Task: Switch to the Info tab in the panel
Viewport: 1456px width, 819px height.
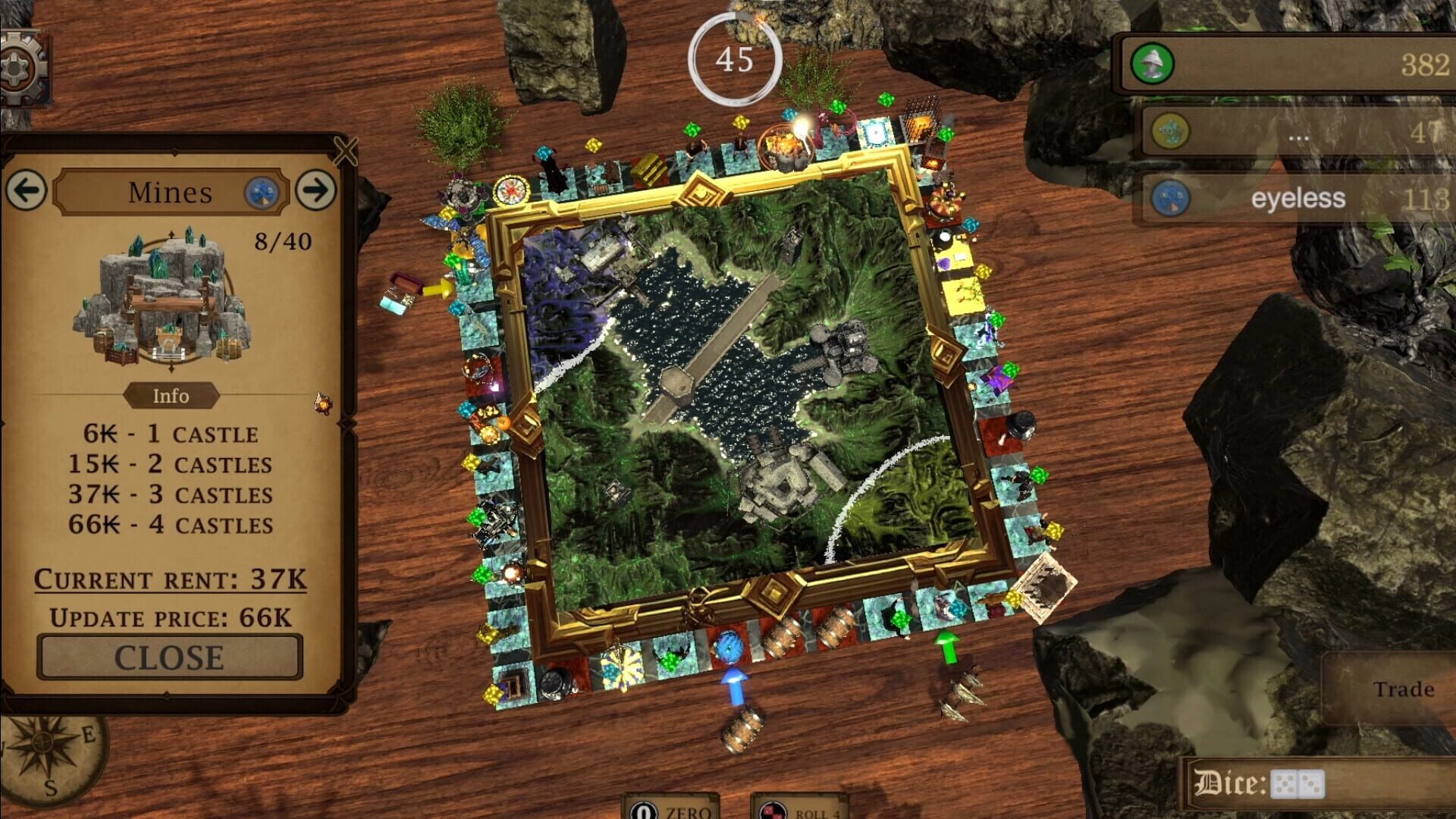Action: coord(172,395)
